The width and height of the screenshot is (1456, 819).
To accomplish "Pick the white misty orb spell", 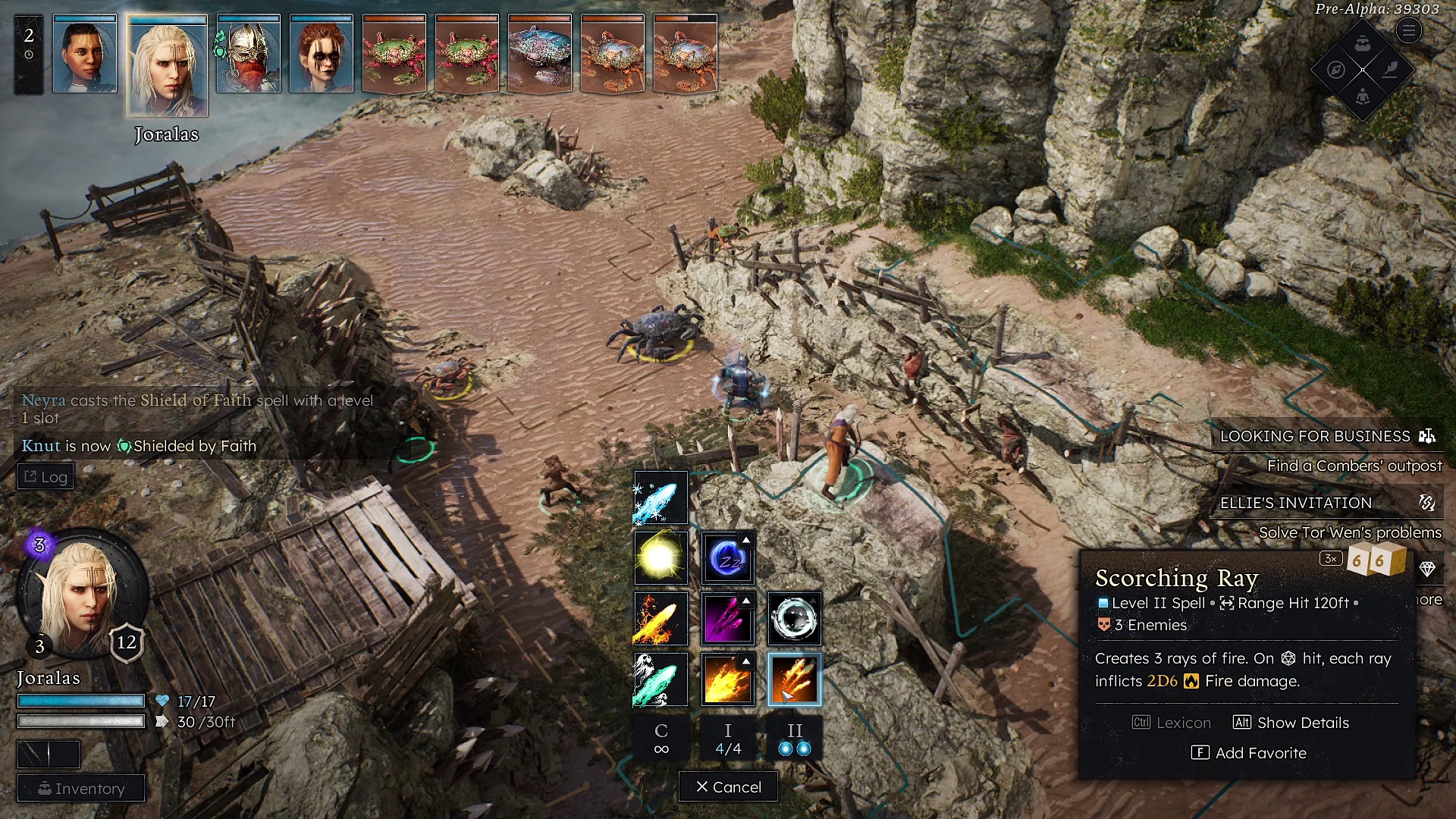I will click(x=794, y=619).
